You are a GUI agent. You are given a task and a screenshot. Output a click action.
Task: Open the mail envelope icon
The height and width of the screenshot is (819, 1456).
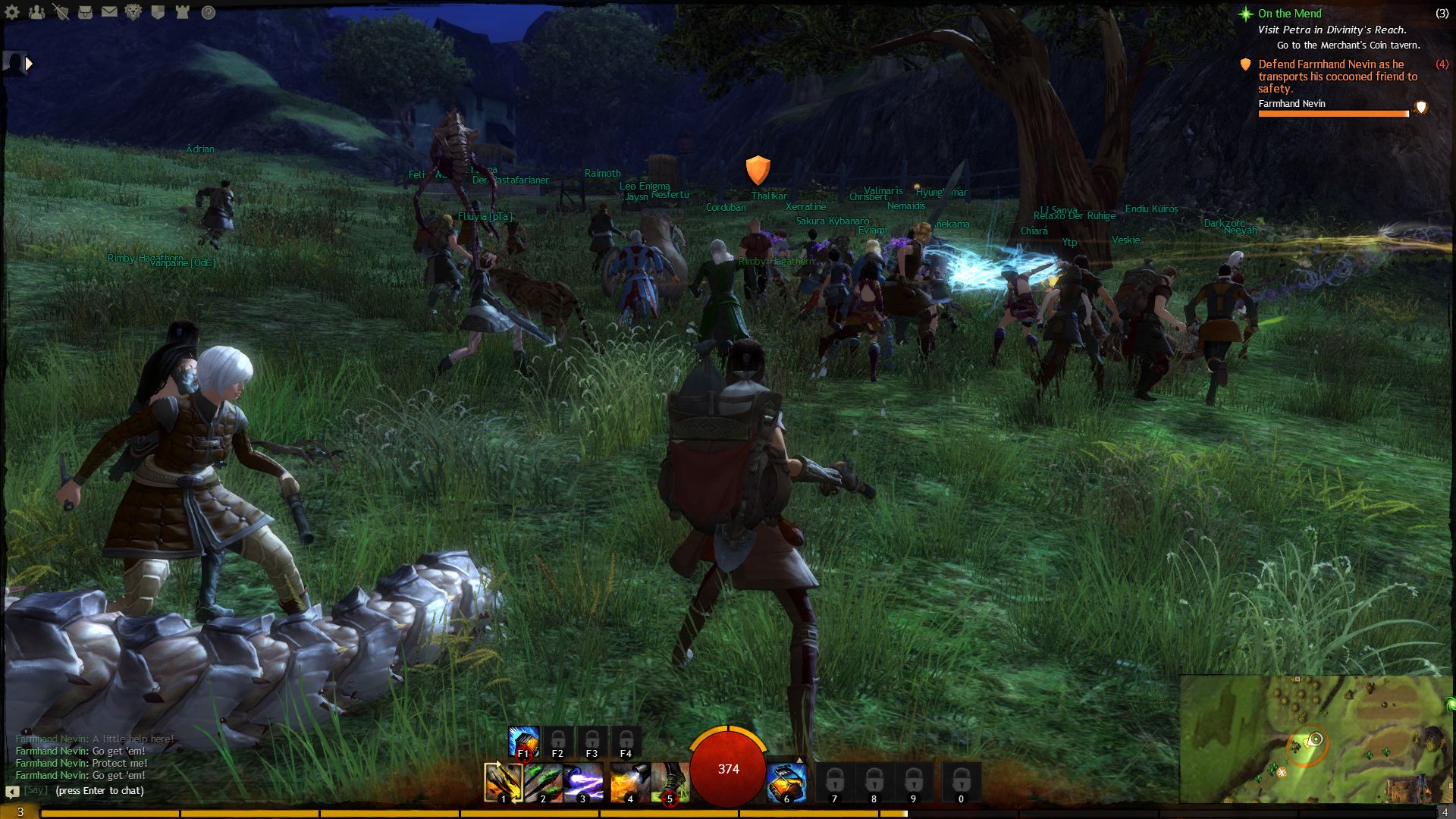point(109,12)
